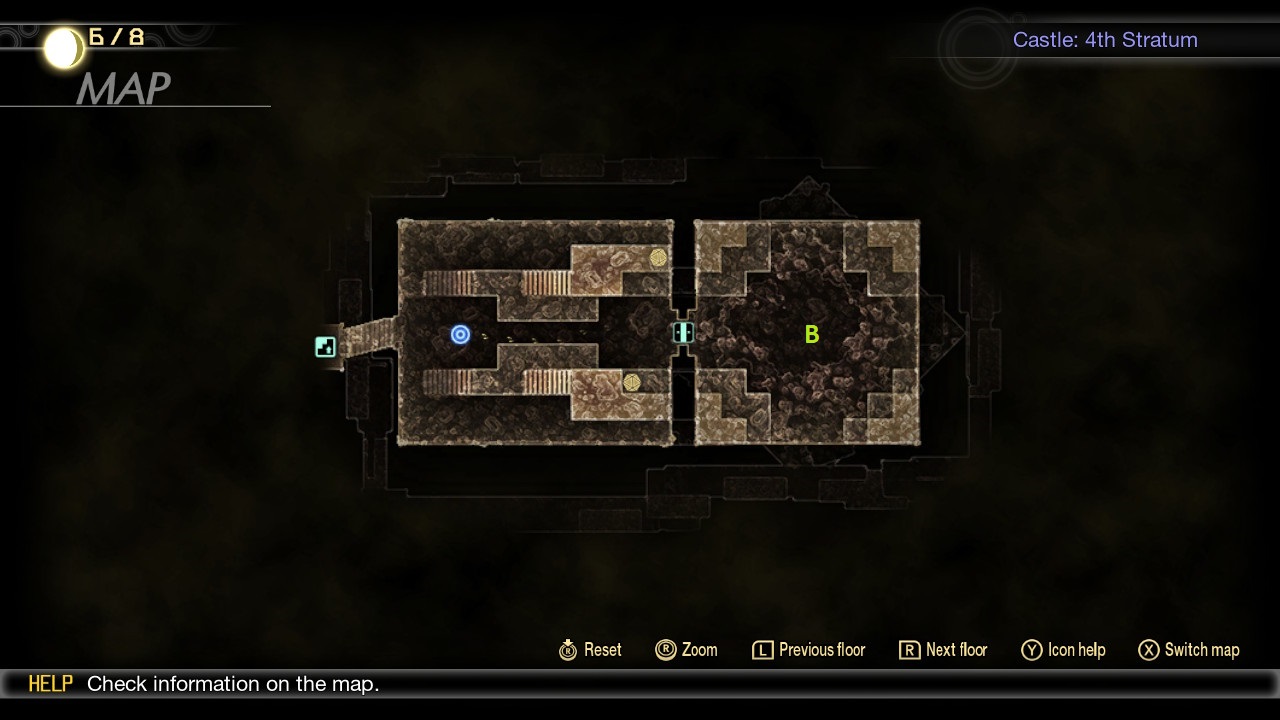Click the X button icon next to Switch map
Screen dimensions: 1280x720
[x=1148, y=650]
